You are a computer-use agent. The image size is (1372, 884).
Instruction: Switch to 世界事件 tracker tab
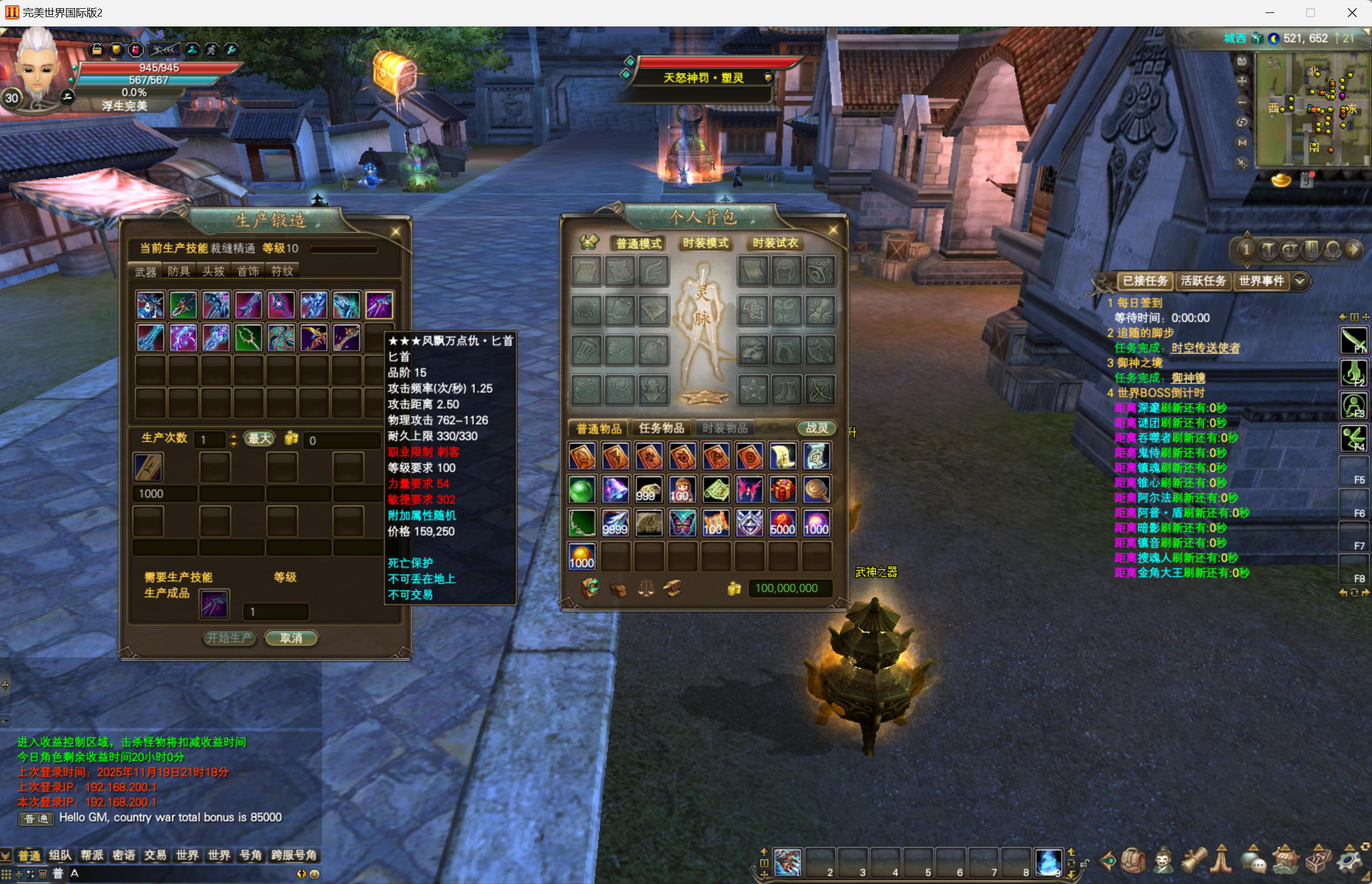pyautogui.click(x=1261, y=281)
